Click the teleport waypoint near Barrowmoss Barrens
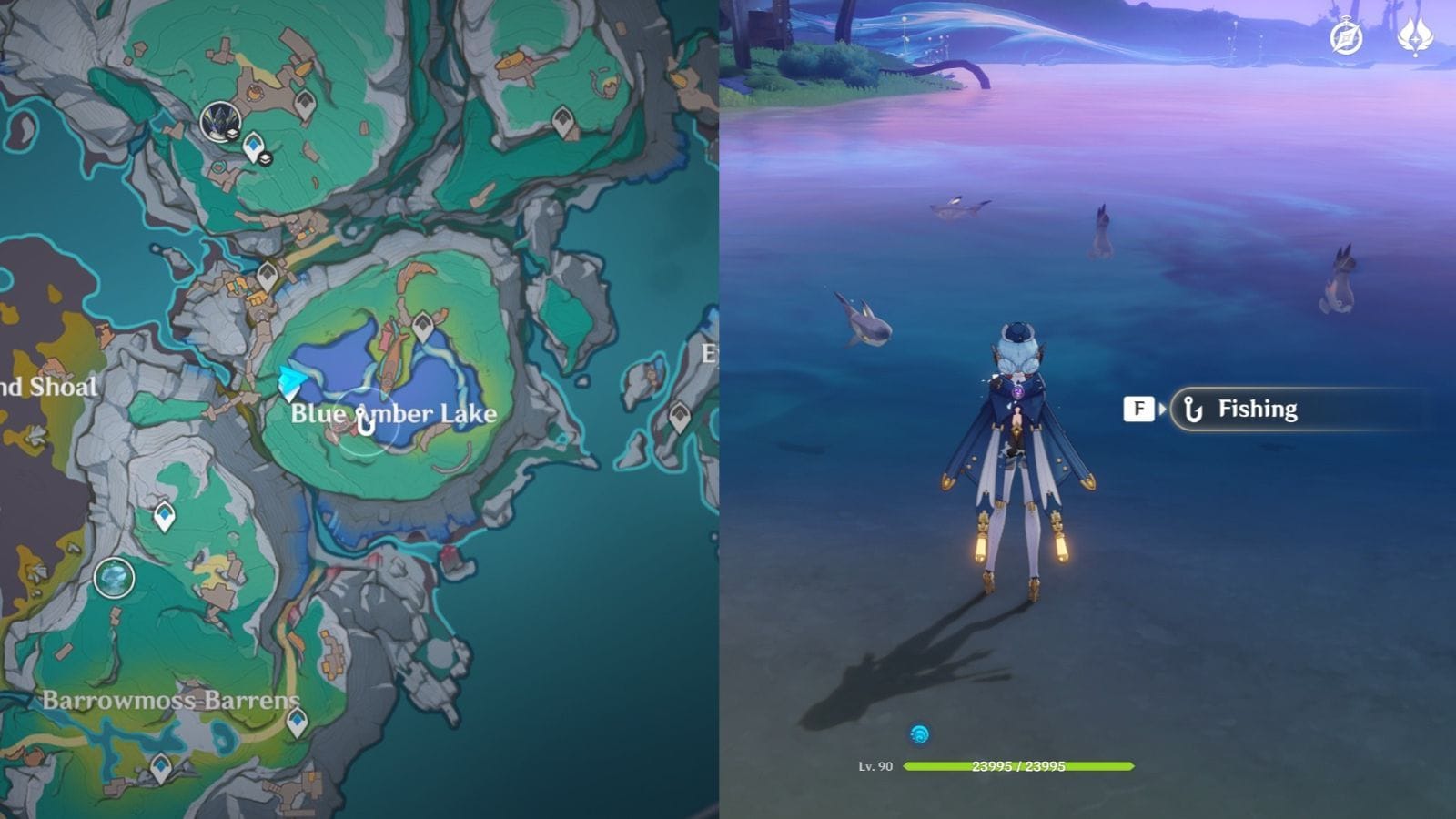The width and height of the screenshot is (1456, 819). point(296,723)
